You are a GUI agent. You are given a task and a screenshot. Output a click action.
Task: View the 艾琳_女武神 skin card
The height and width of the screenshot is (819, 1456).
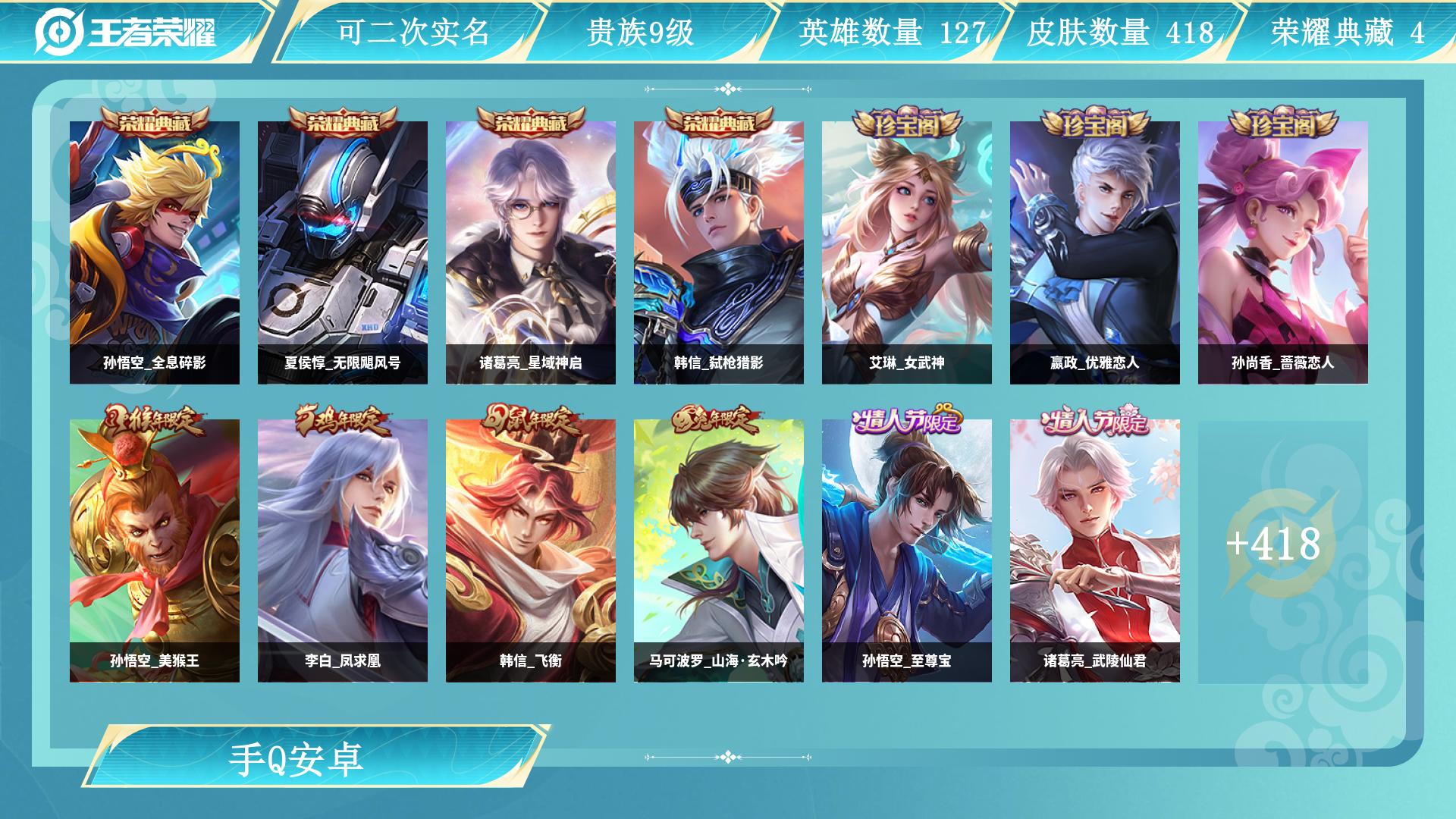click(x=907, y=253)
